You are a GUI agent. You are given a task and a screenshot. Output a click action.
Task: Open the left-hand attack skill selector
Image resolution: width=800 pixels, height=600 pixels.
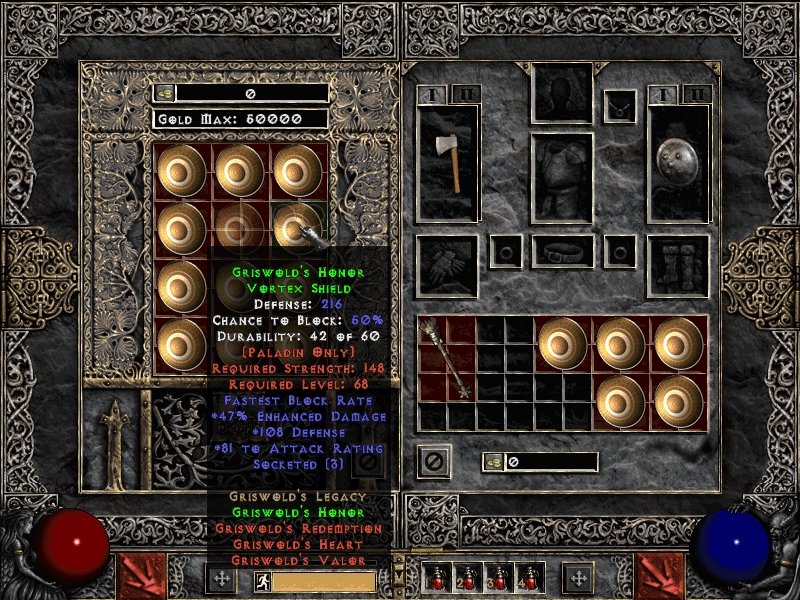[x=138, y=576]
